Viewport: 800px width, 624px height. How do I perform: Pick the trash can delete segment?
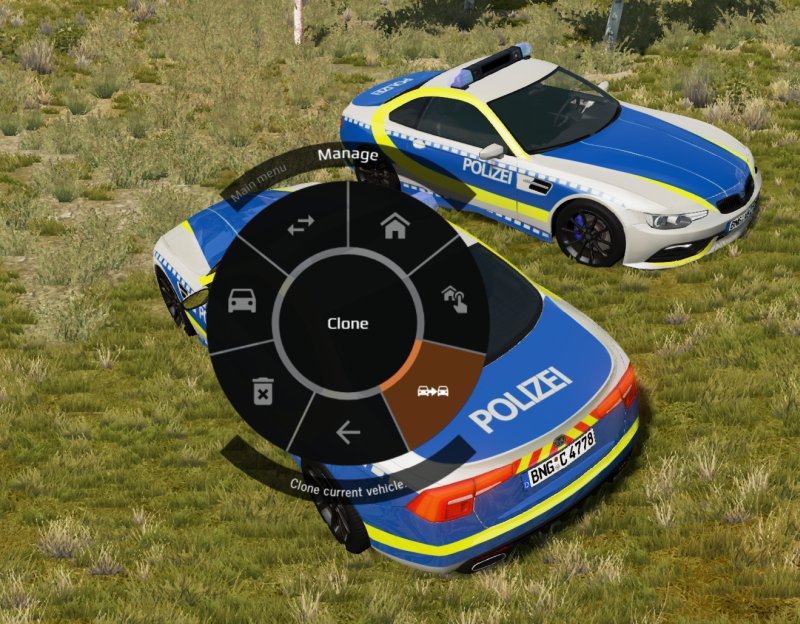[x=262, y=389]
